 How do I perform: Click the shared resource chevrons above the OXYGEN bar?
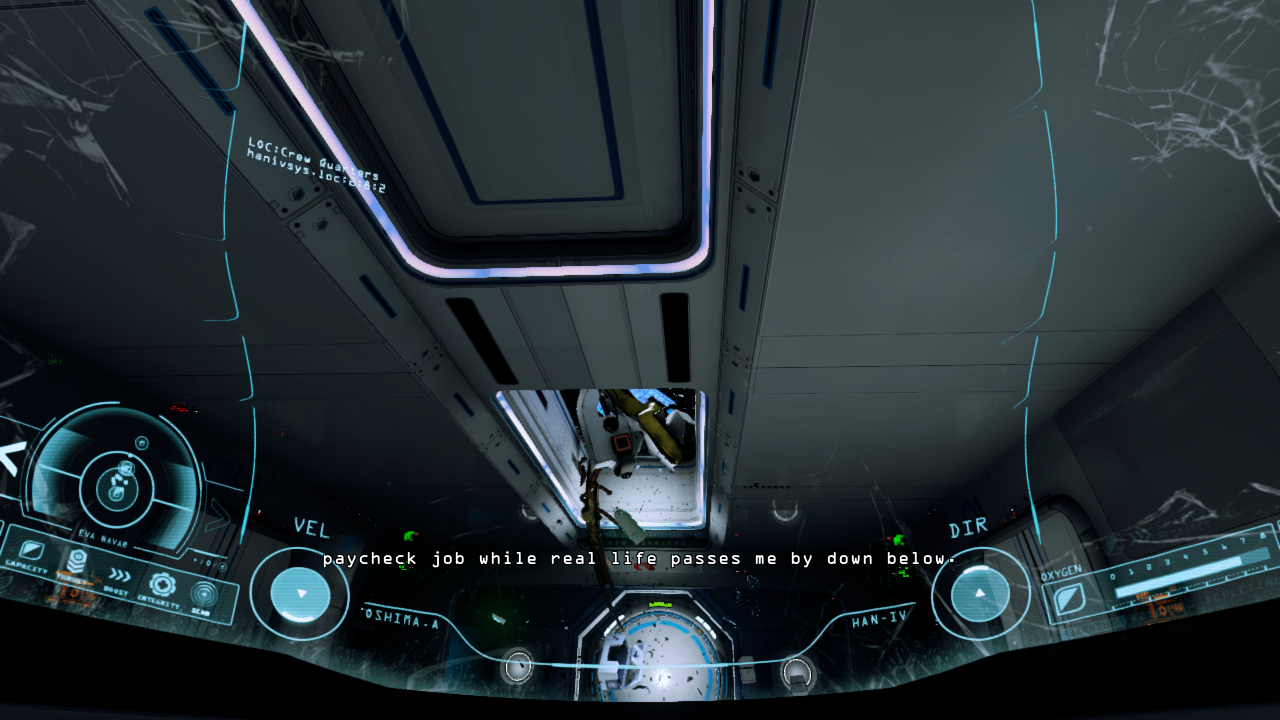(x=1137, y=537)
